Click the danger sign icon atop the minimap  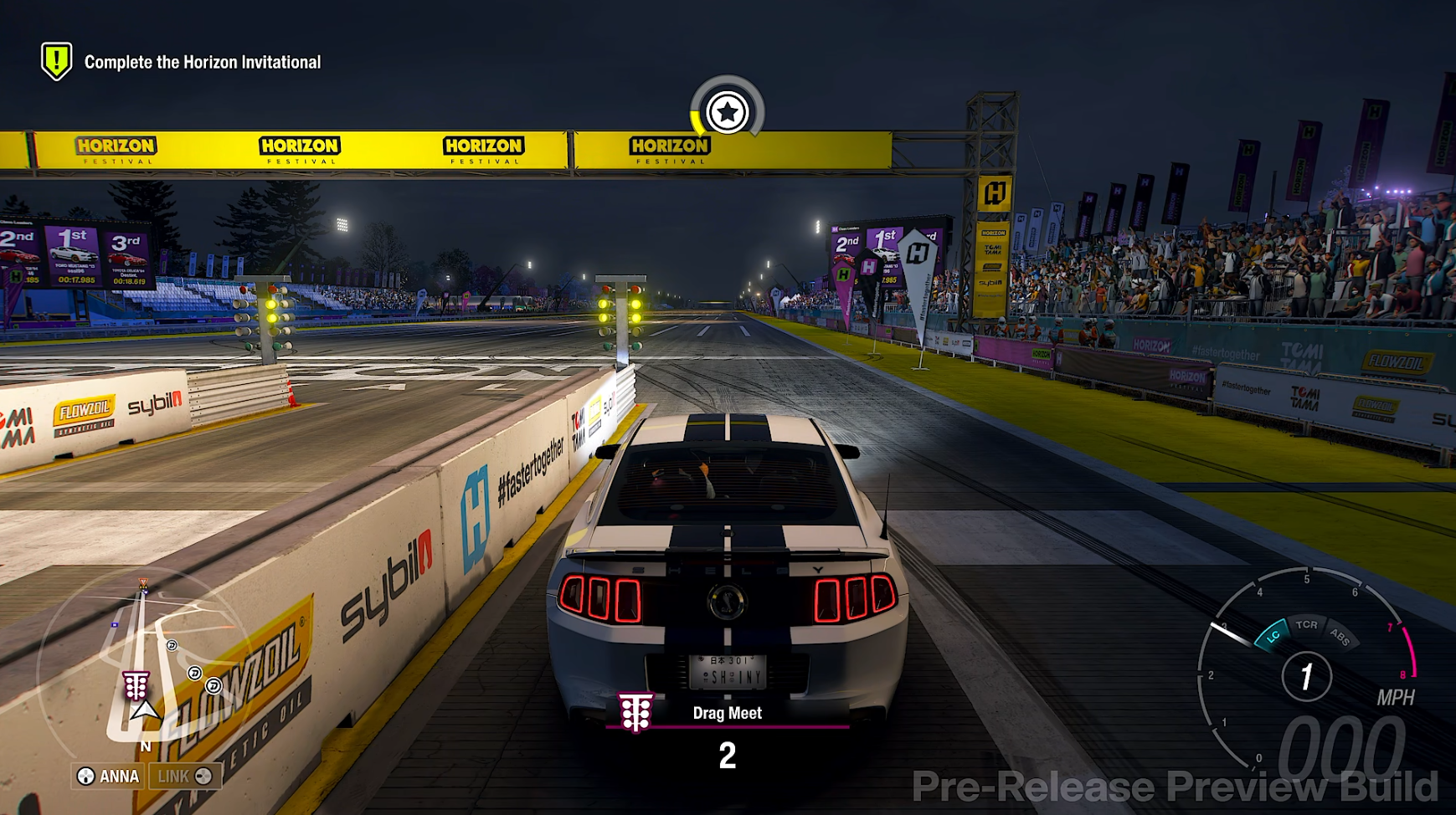coord(143,581)
